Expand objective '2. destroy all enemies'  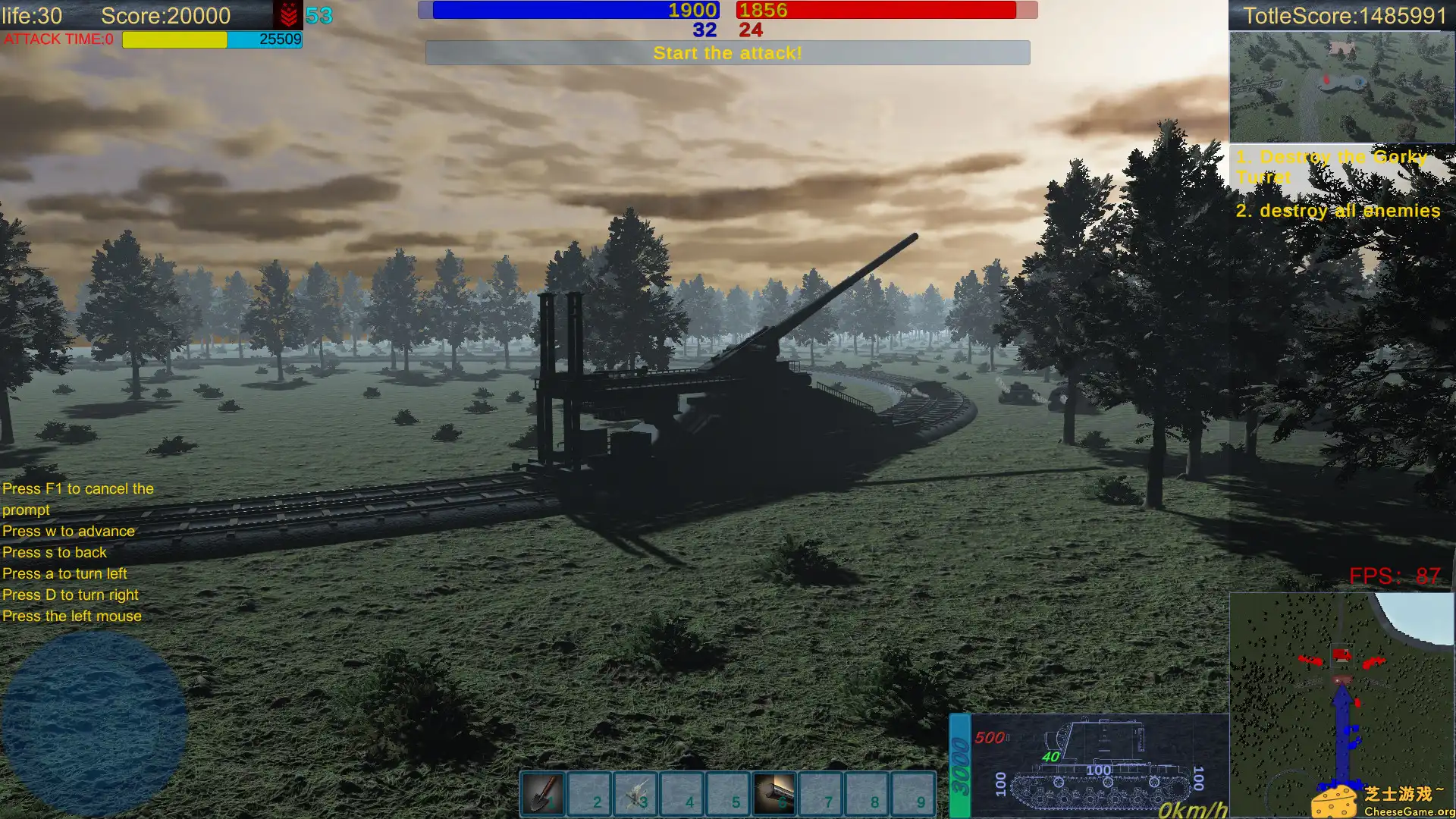pos(1338,210)
